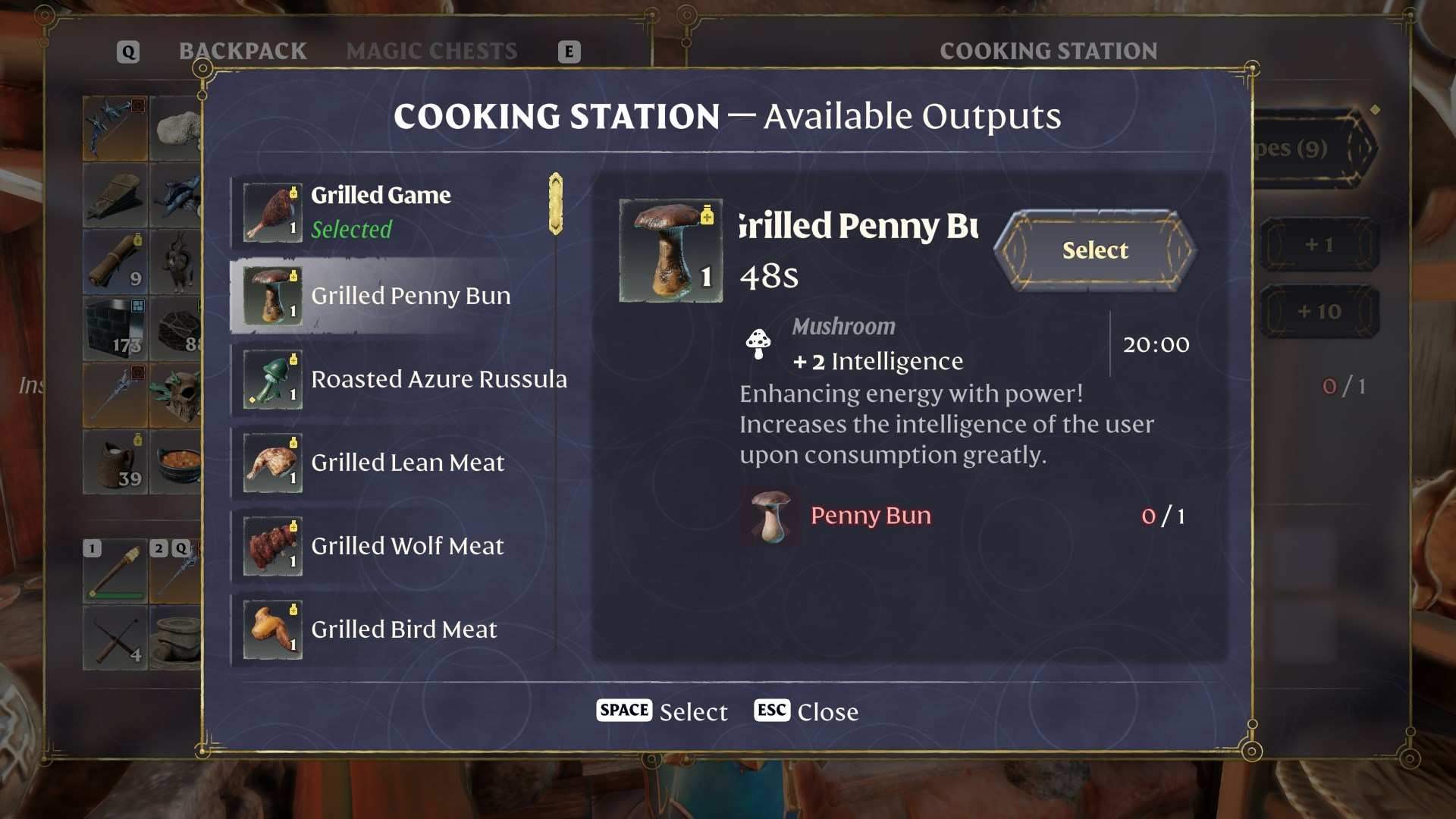This screenshot has height=819, width=1456.
Task: Select the stone block stack of 173
Action: click(x=115, y=328)
